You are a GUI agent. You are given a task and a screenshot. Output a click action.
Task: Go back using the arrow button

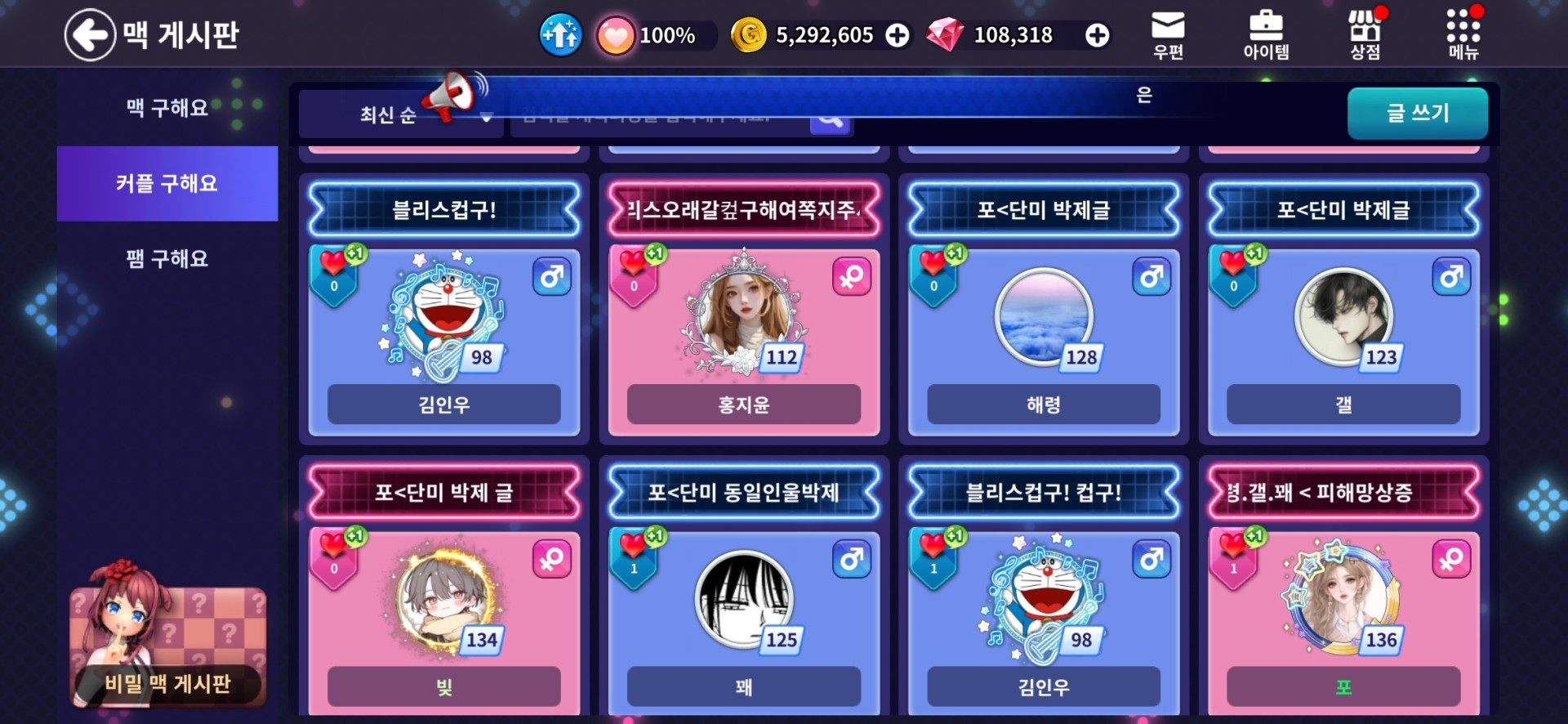pos(90,35)
